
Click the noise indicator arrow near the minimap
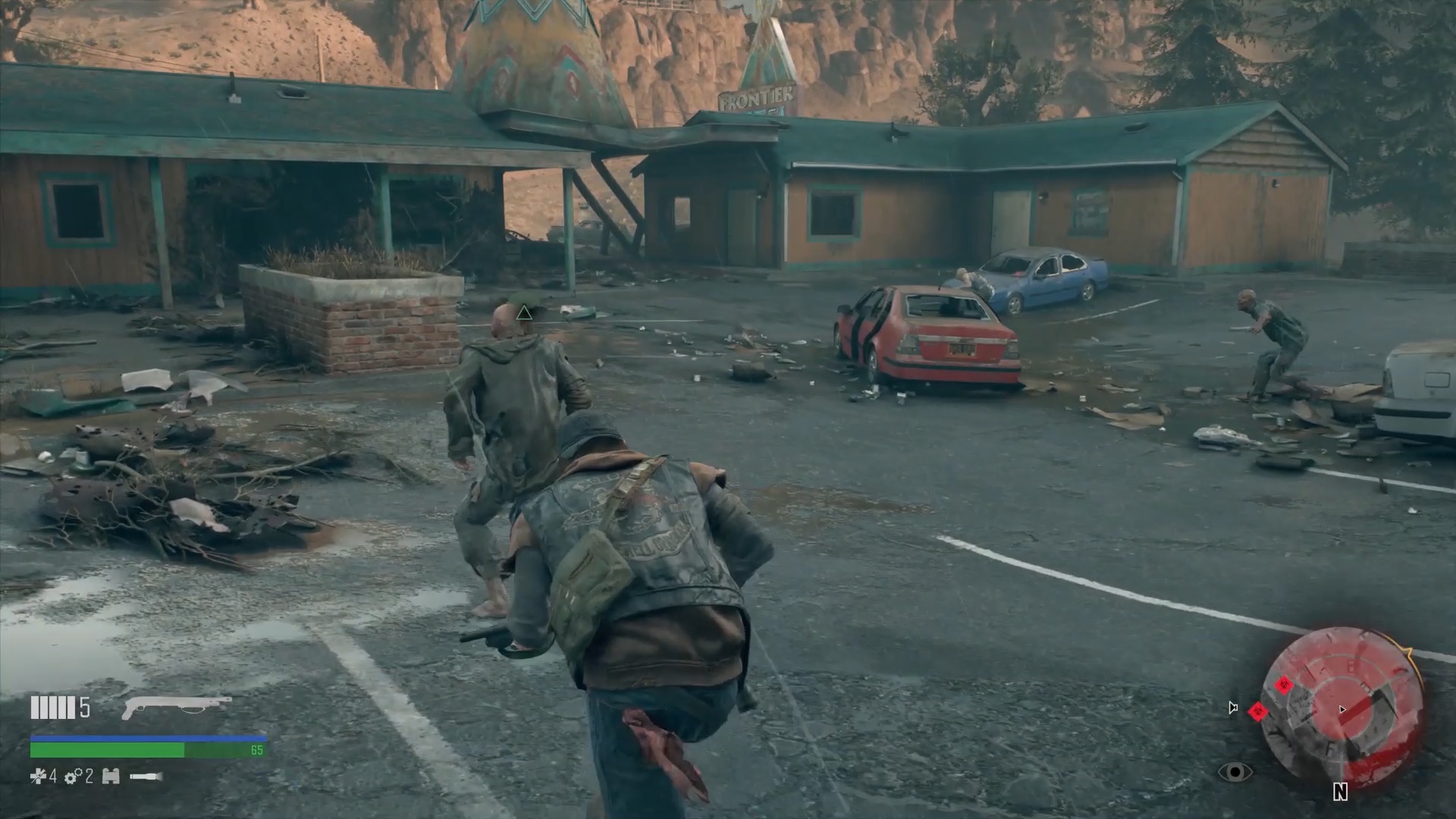[x=1233, y=708]
